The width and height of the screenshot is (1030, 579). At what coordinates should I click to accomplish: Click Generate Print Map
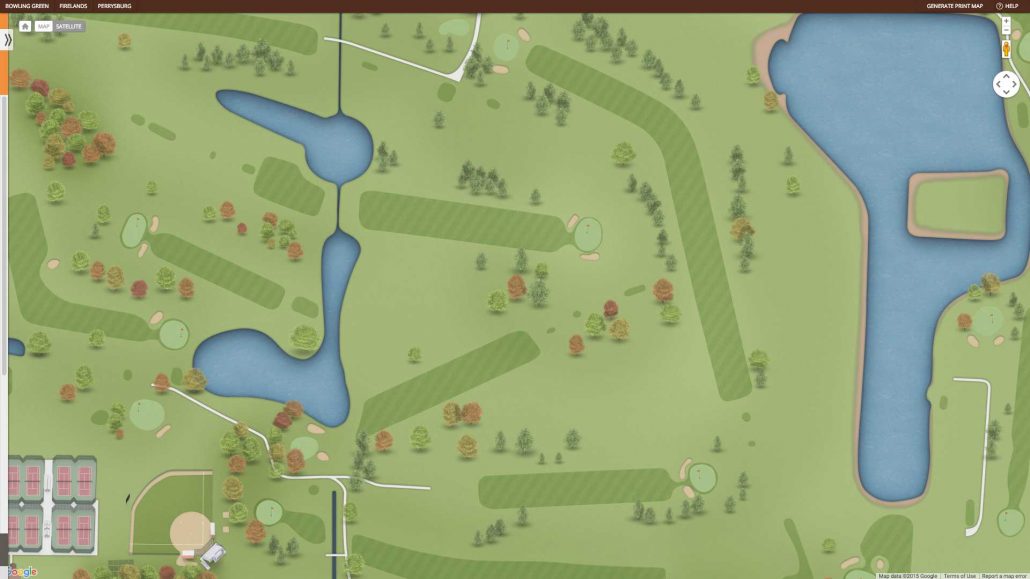(954, 6)
